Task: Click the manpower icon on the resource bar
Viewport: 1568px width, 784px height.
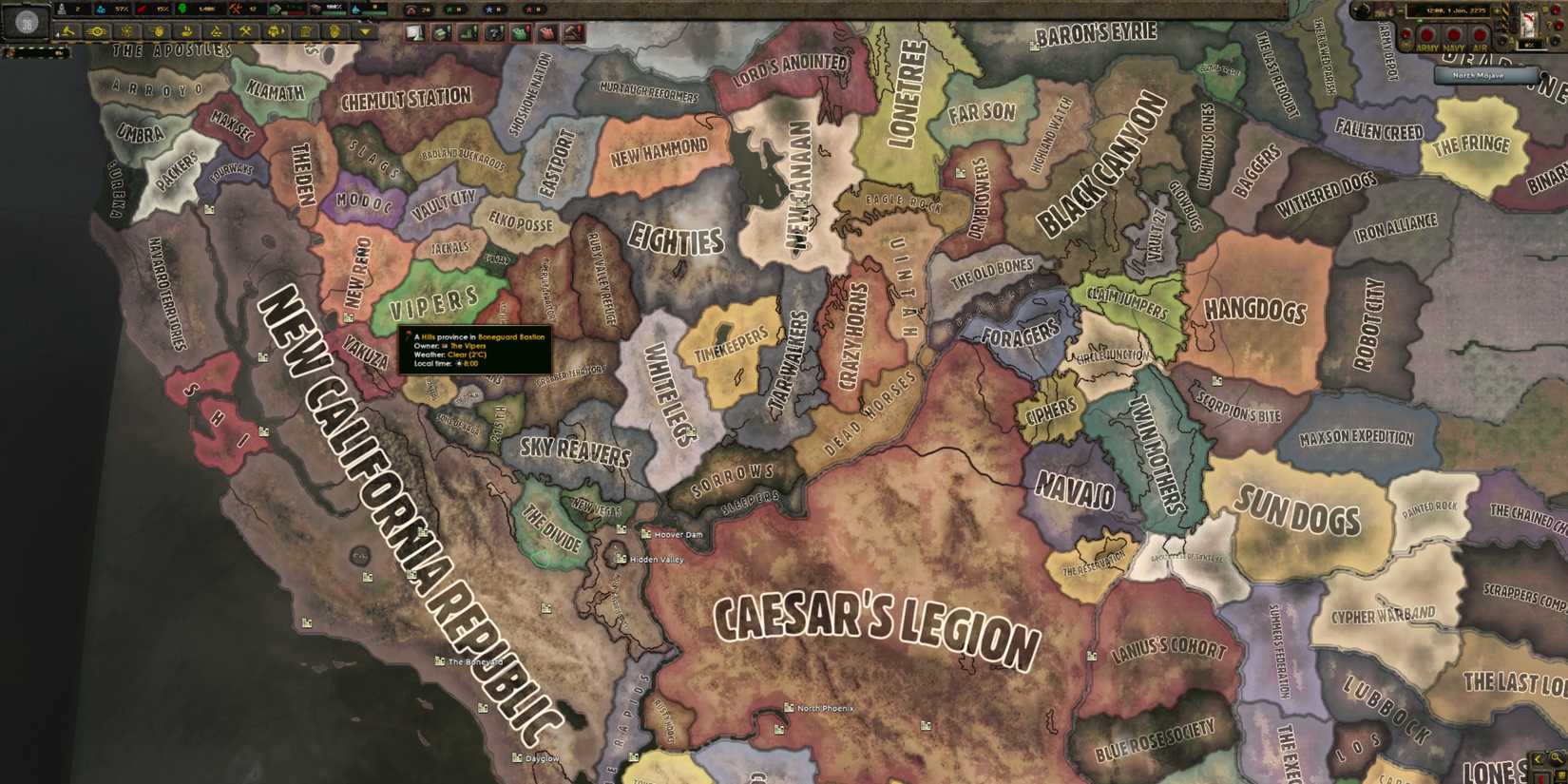Action: click(x=182, y=8)
